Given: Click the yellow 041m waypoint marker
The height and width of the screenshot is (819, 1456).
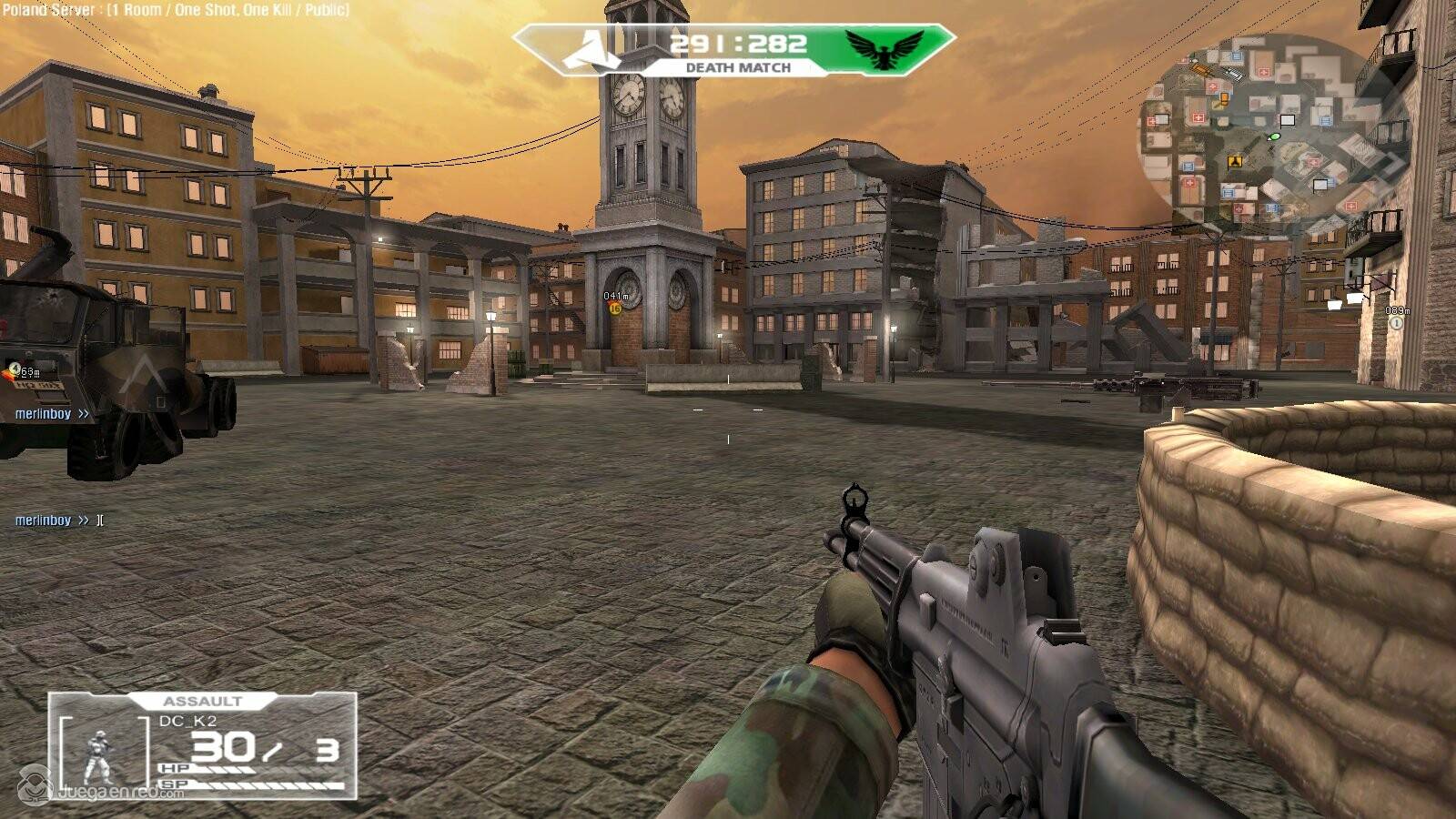Looking at the screenshot, I should (615, 308).
